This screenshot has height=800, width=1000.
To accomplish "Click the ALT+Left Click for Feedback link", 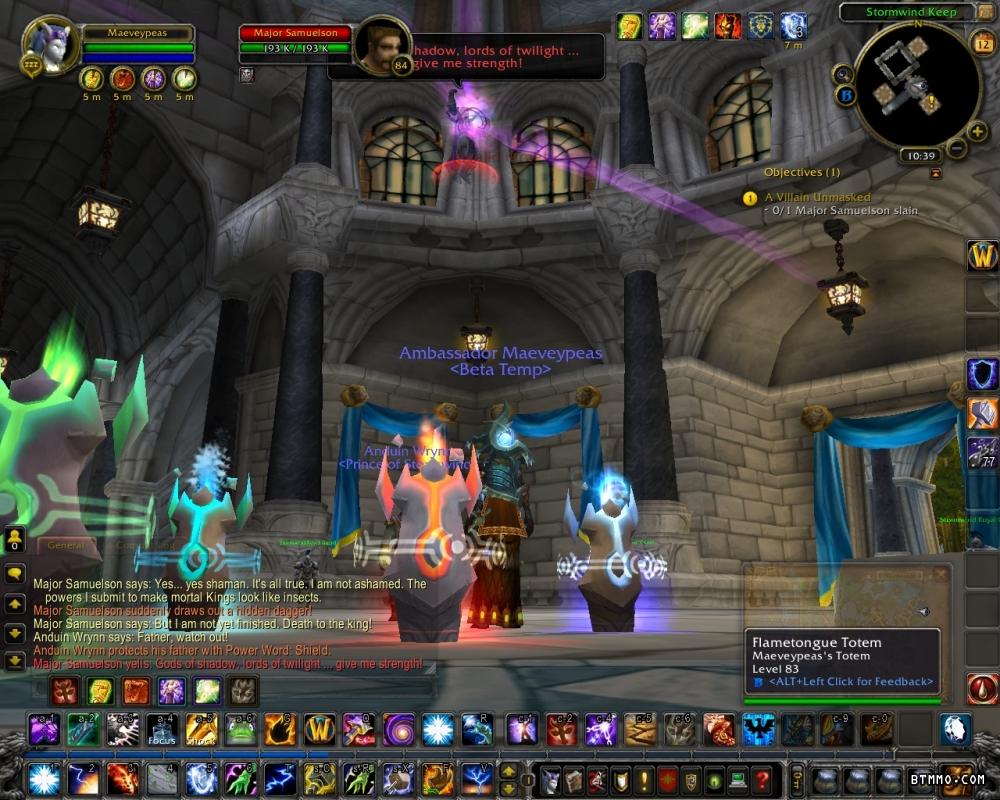I will 850,682.
